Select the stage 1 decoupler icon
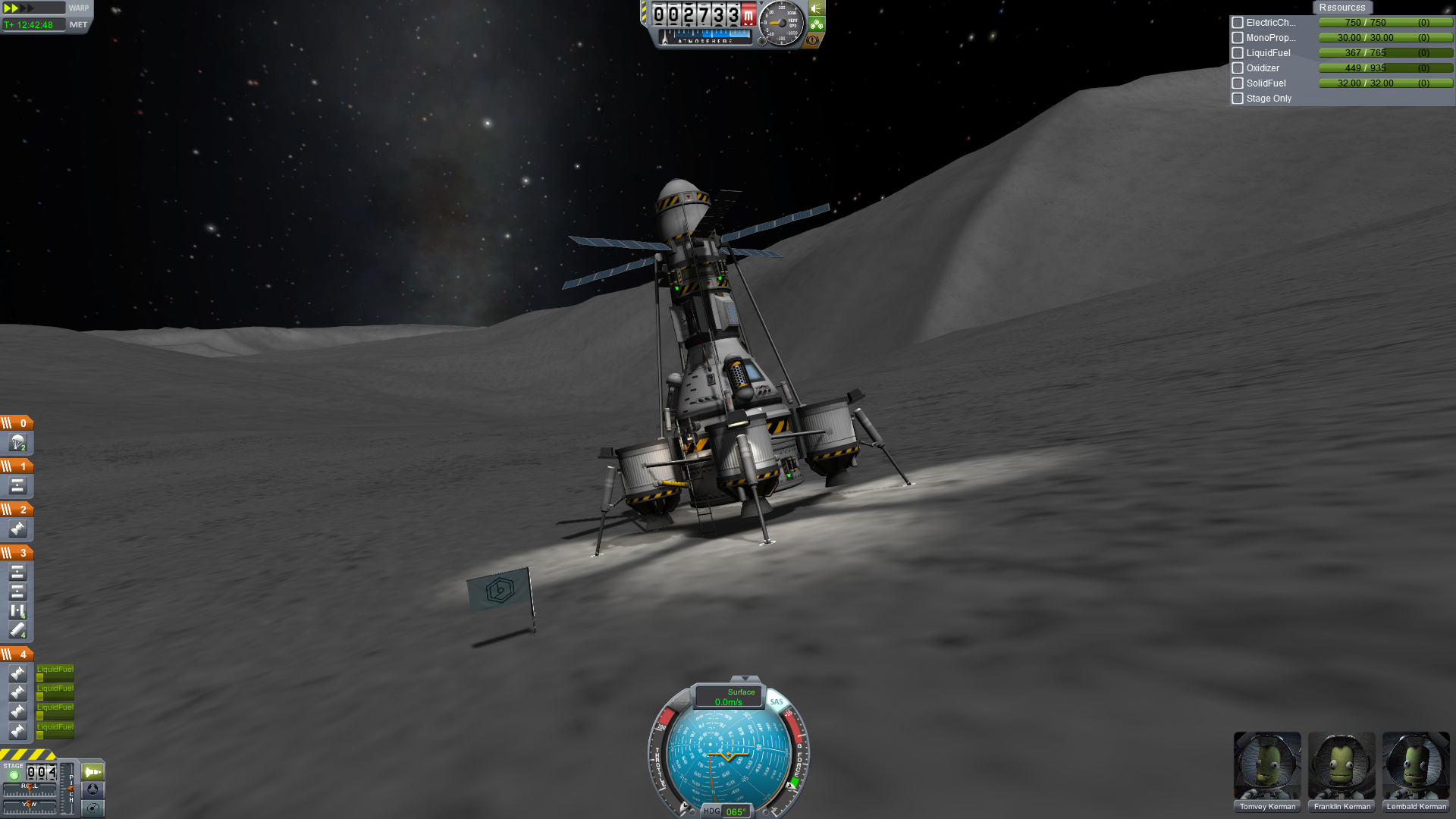The width and height of the screenshot is (1456, 819). coord(17,485)
